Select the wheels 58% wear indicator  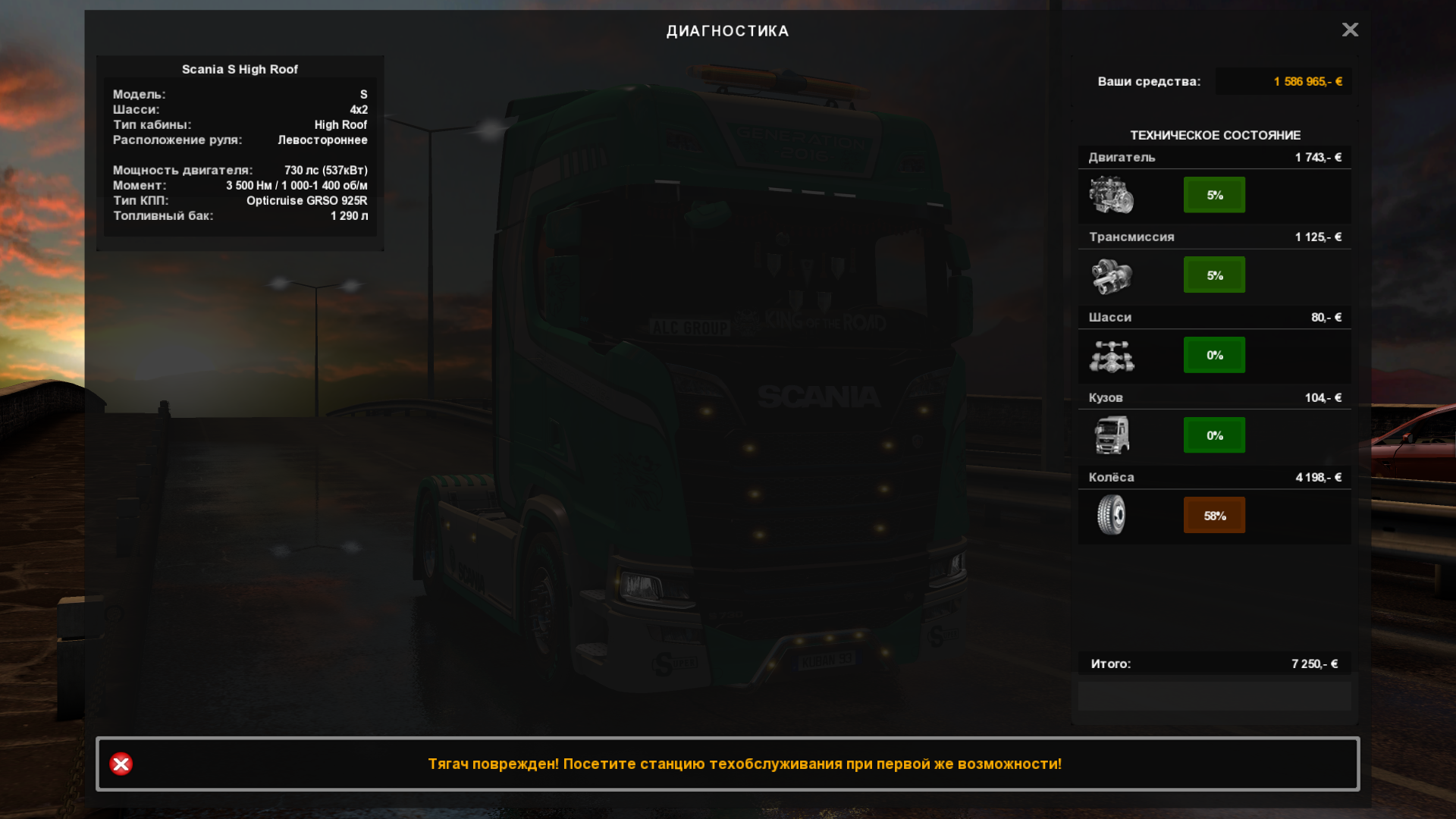(x=1214, y=516)
